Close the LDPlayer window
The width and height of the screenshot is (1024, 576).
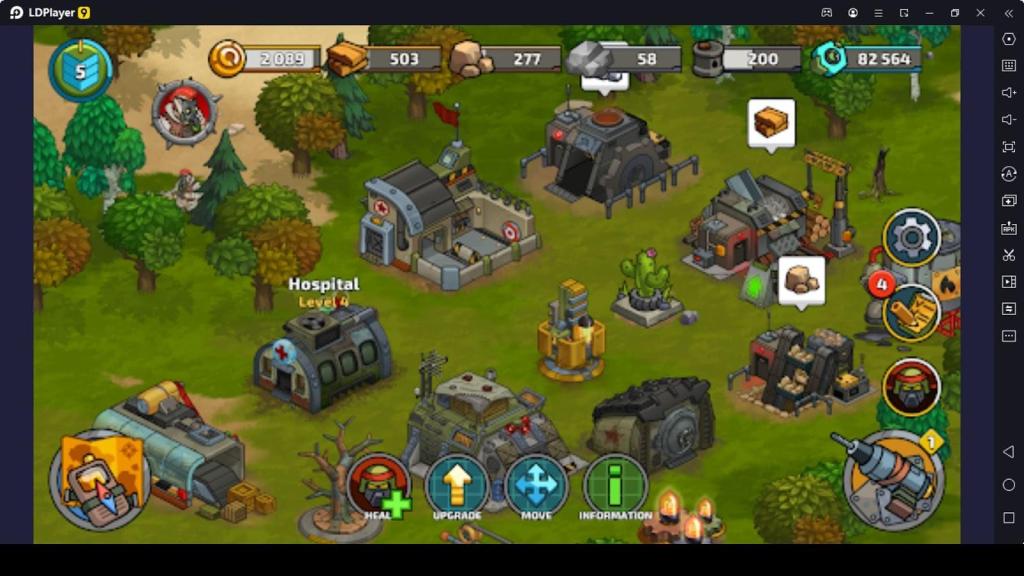tap(980, 13)
